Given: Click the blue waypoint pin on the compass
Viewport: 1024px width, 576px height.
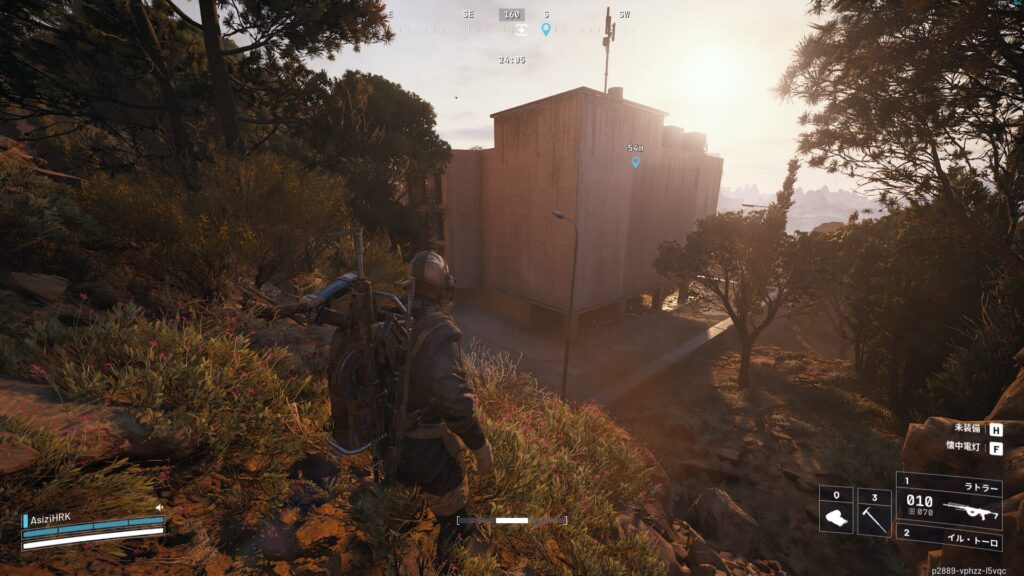Looking at the screenshot, I should click(x=546, y=29).
